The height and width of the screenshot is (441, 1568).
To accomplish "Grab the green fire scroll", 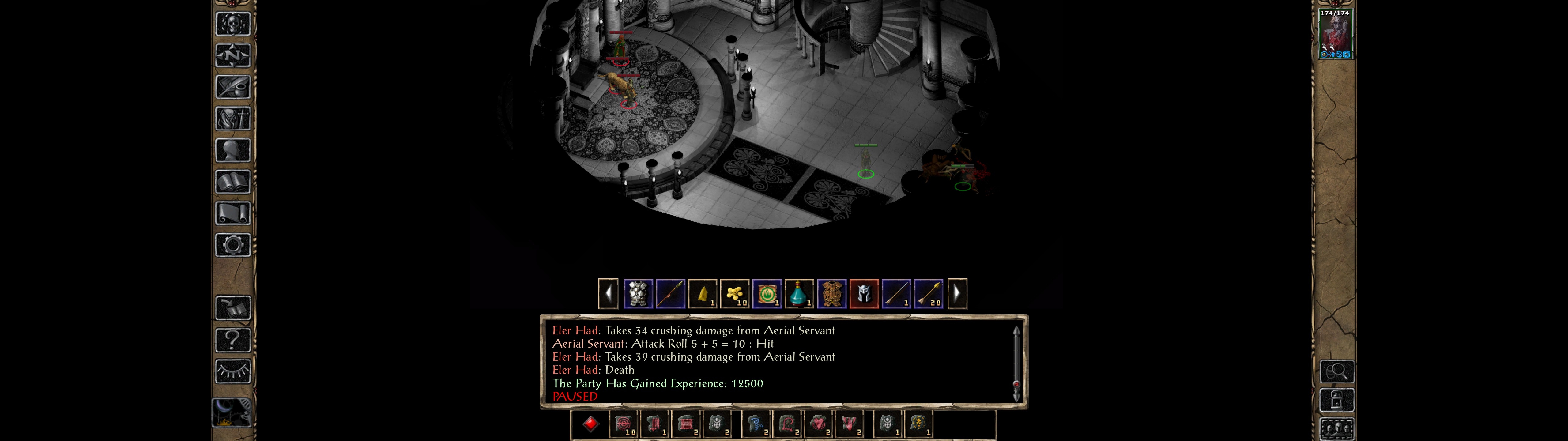I will 767,294.
